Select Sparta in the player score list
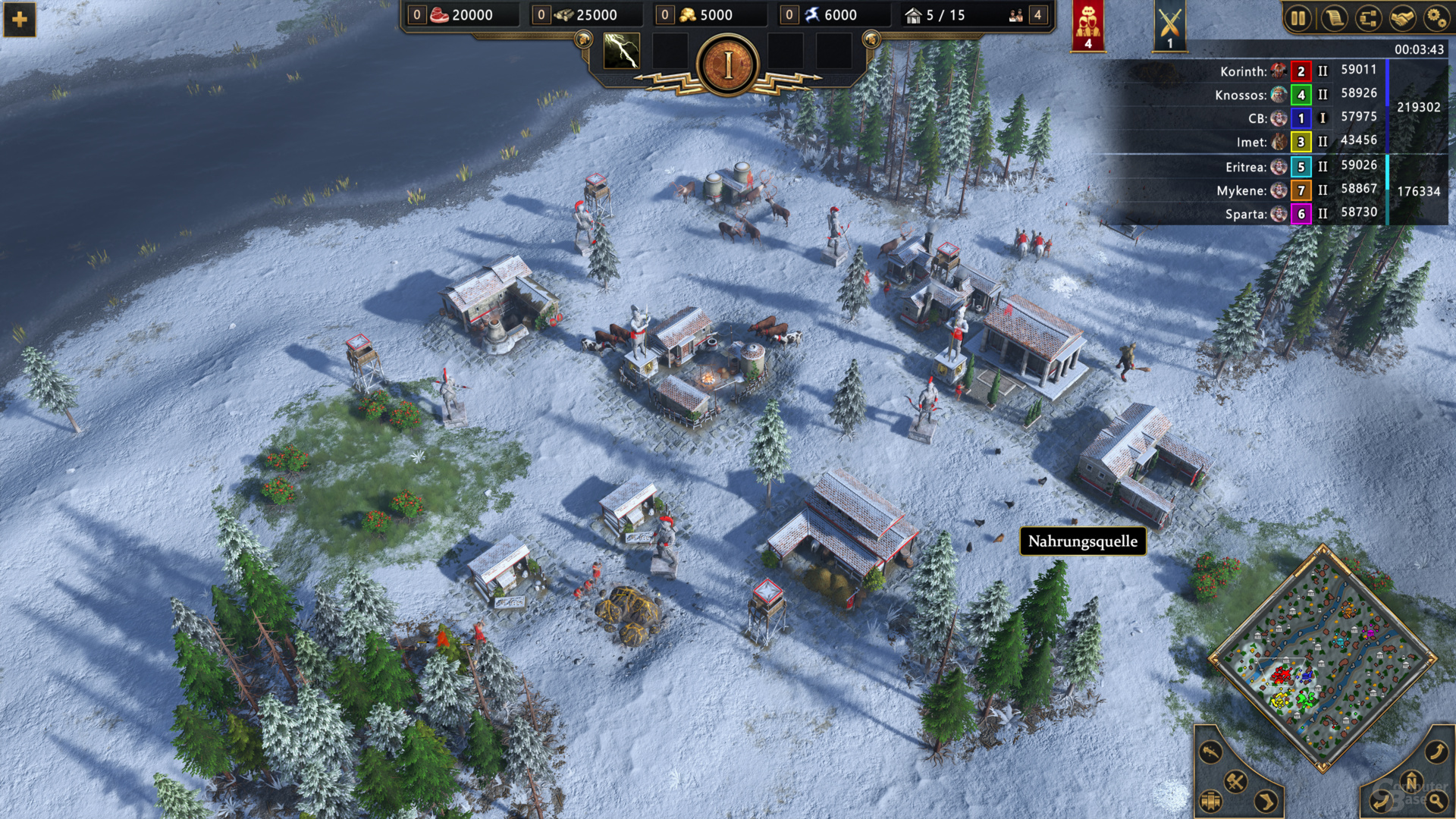Viewport: 1456px width, 819px height. tap(1245, 214)
